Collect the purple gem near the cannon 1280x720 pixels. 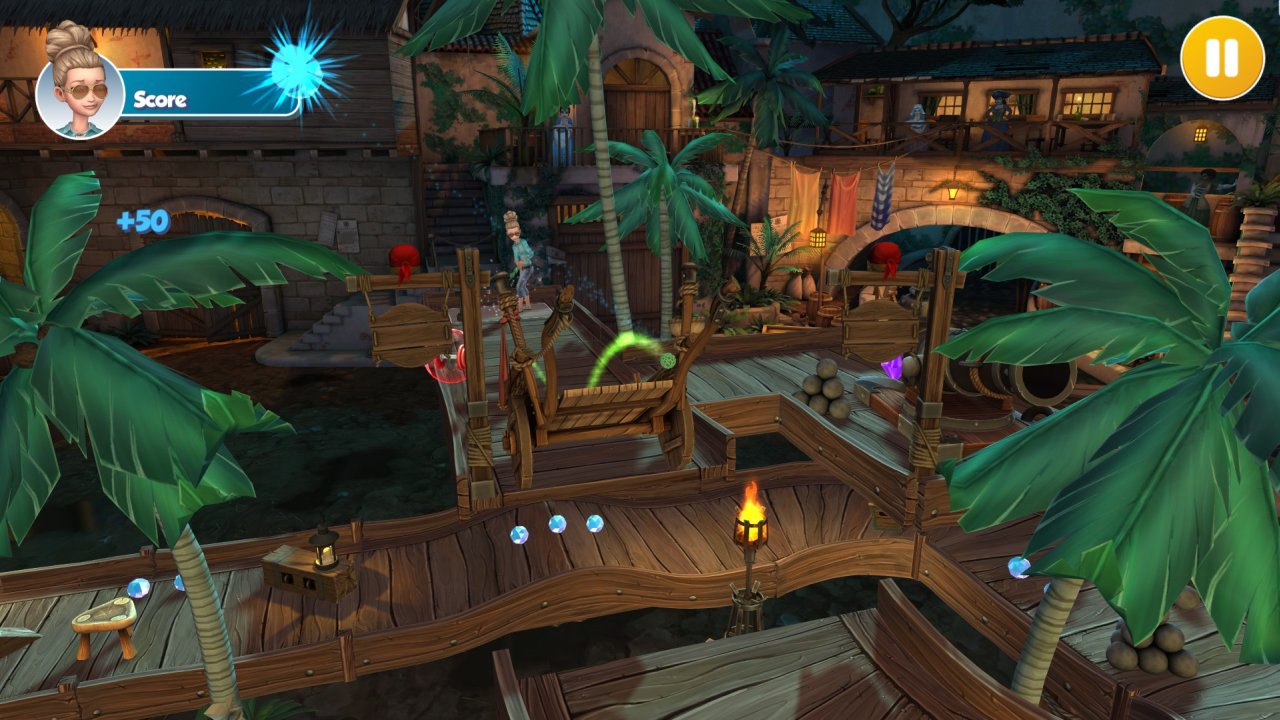click(892, 368)
